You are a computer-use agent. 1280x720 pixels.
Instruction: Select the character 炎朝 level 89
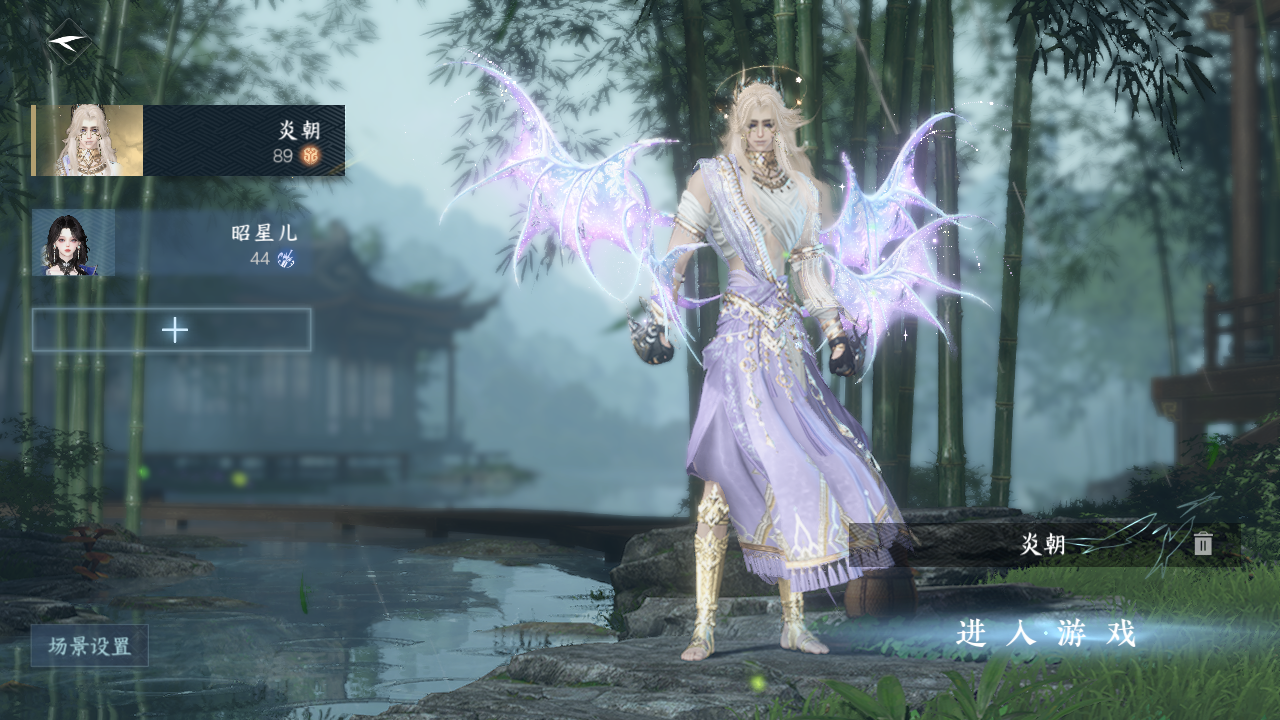[x=189, y=141]
